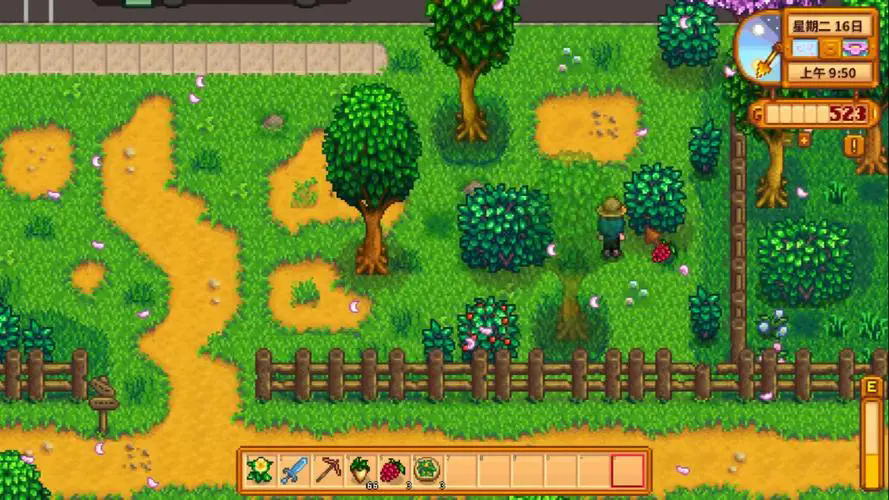The height and width of the screenshot is (500, 889).
Task: Select the pickaxe in the toolbar
Action: tap(328, 469)
